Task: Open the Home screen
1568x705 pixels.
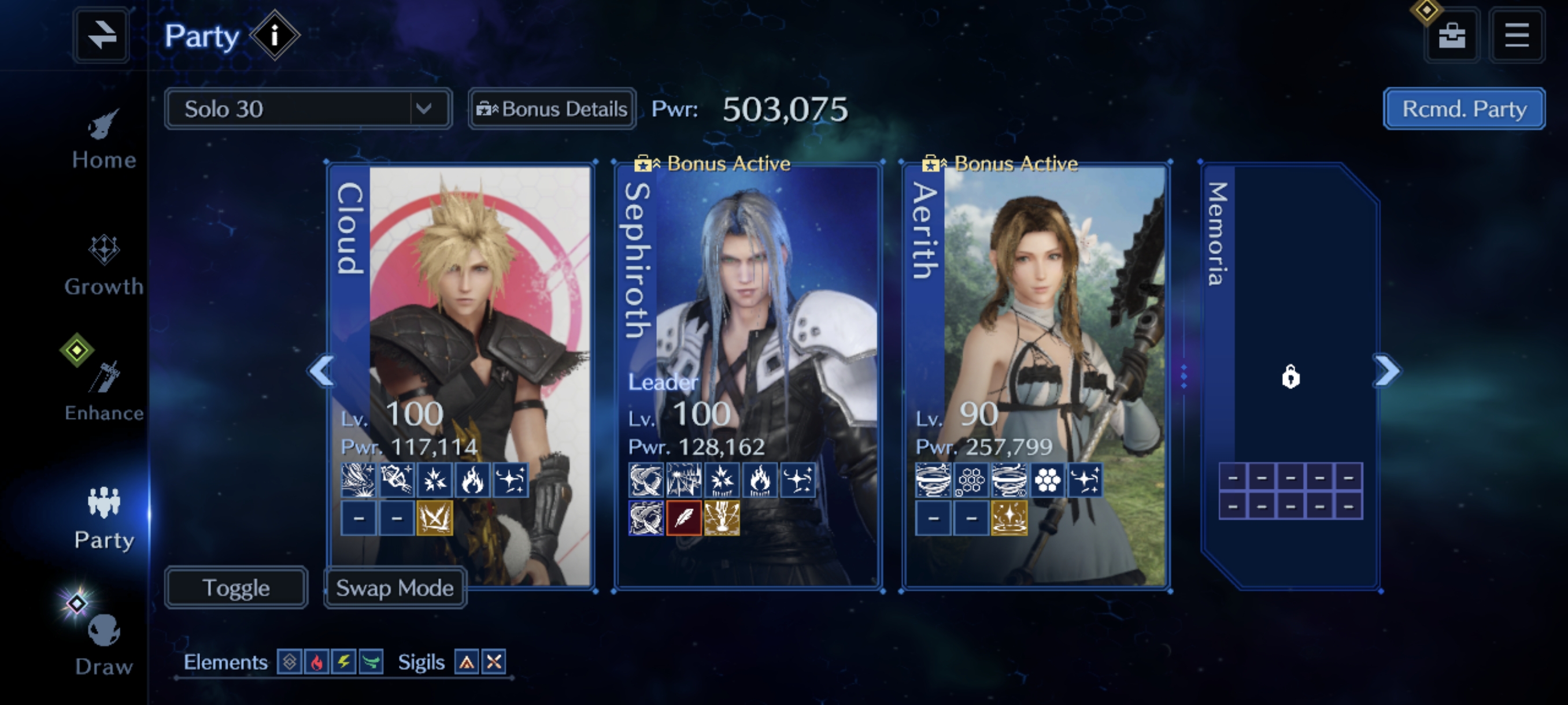Action: (x=103, y=139)
